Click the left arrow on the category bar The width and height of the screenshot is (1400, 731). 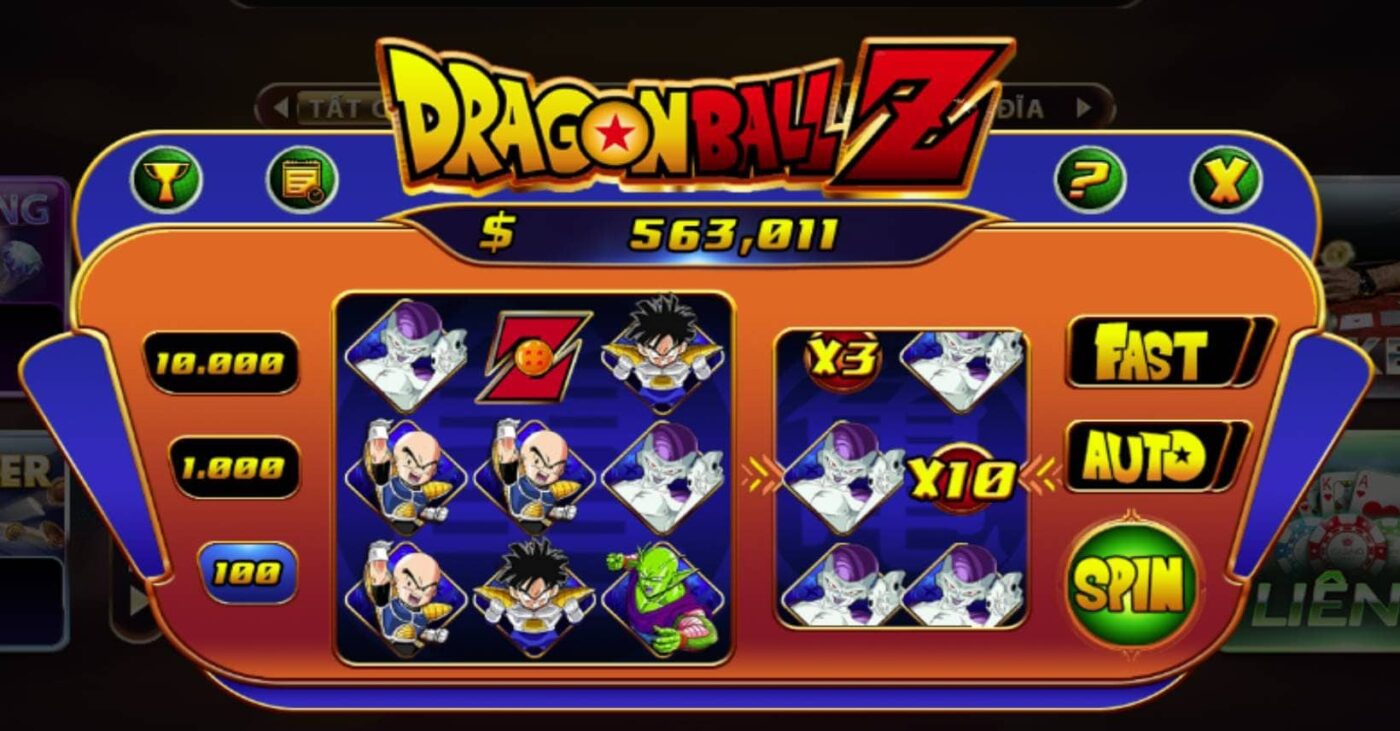coord(283,104)
